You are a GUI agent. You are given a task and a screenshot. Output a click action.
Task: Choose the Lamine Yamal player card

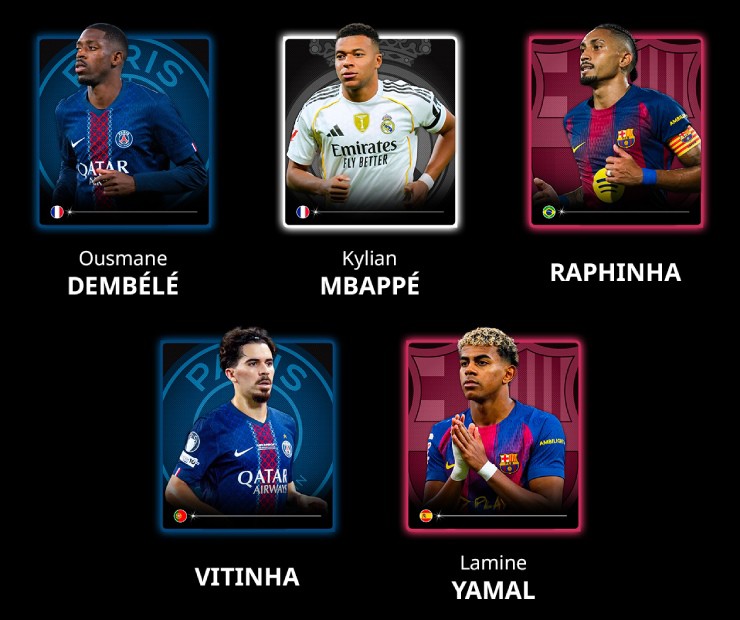[492, 433]
